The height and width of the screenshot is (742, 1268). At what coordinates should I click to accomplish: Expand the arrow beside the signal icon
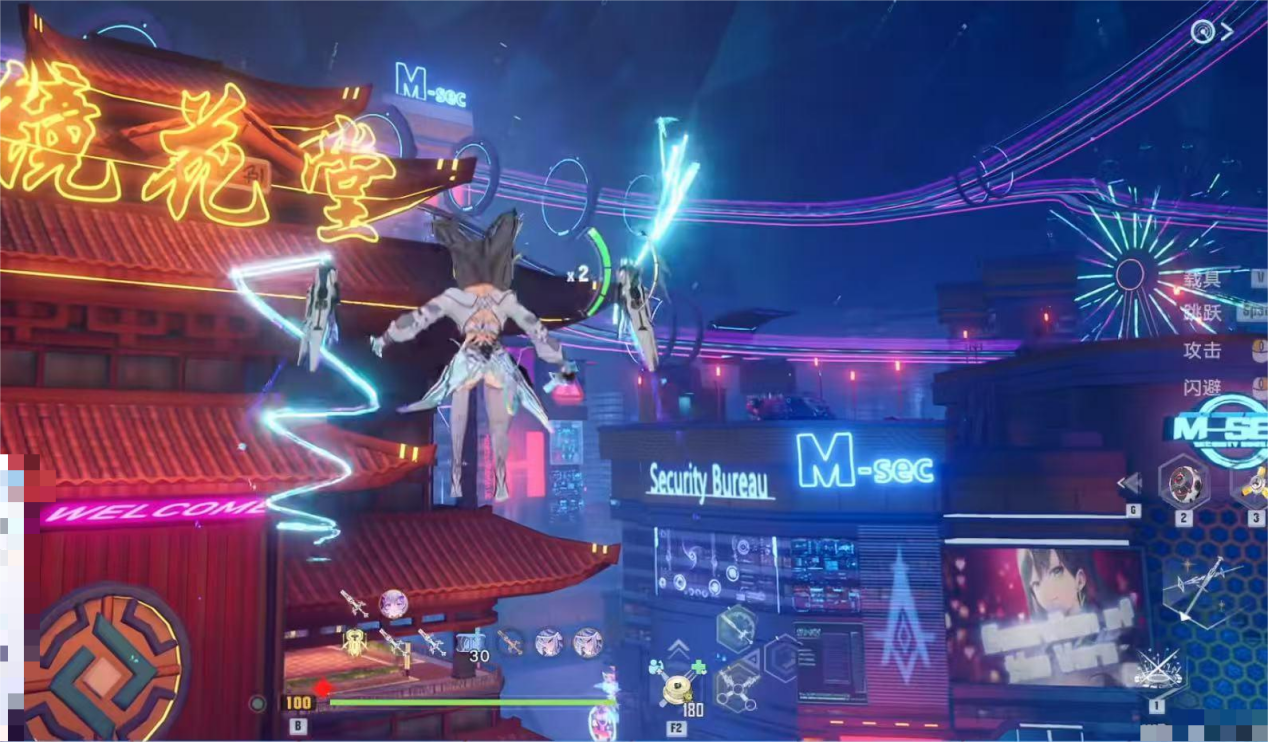[x=1228, y=31]
